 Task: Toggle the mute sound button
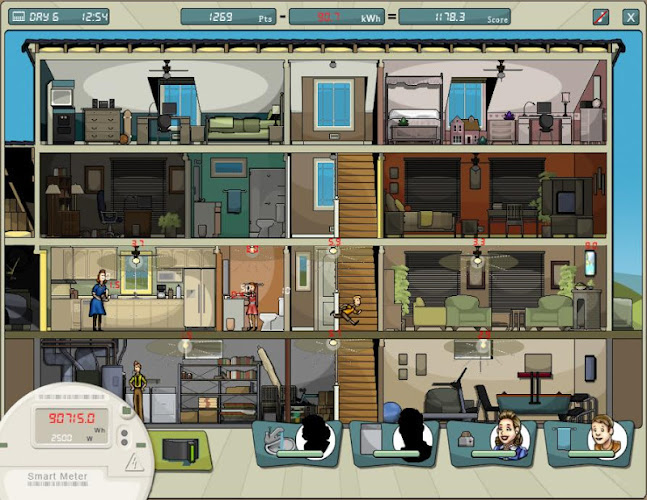pyautogui.click(x=601, y=16)
